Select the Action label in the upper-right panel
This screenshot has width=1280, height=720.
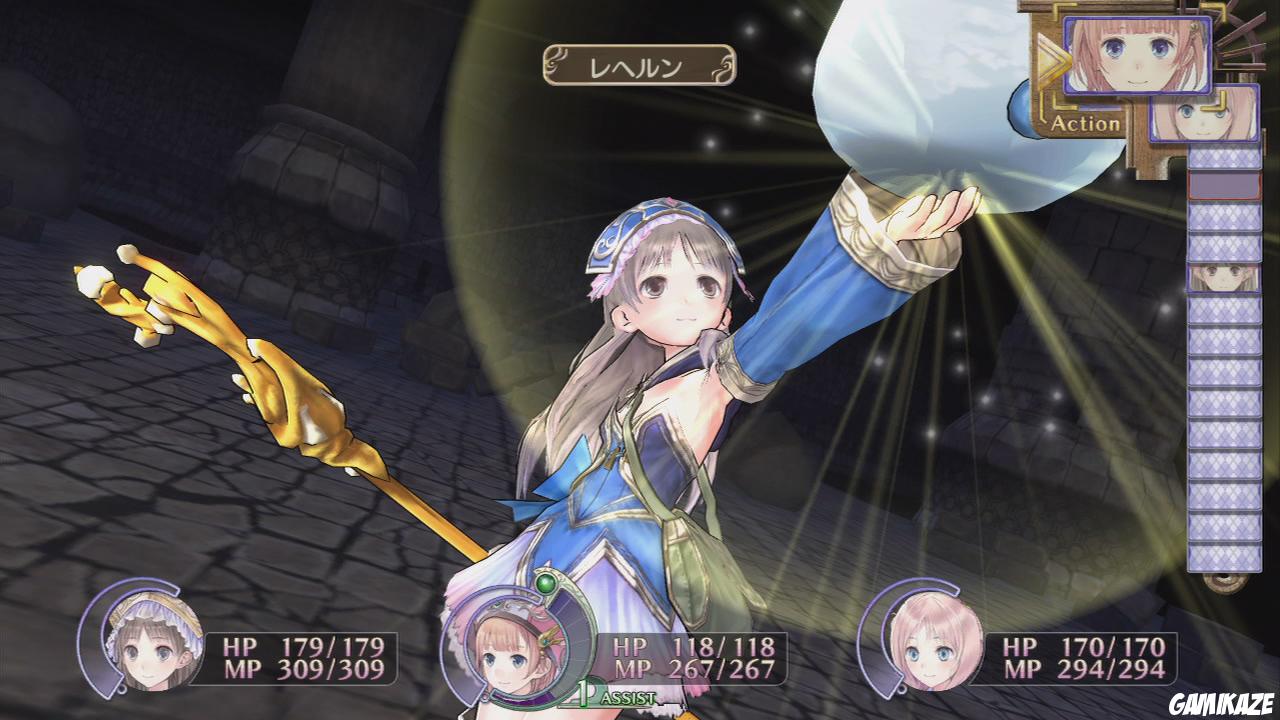coord(1083,125)
